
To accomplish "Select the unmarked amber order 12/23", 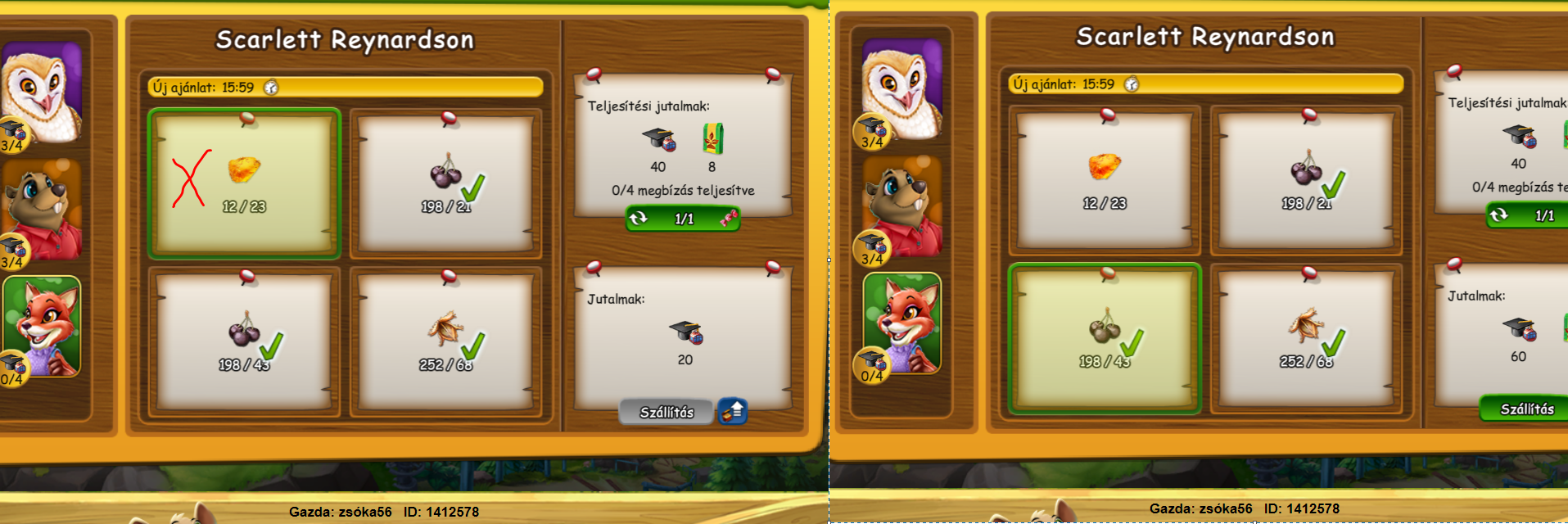I will point(1105,180).
